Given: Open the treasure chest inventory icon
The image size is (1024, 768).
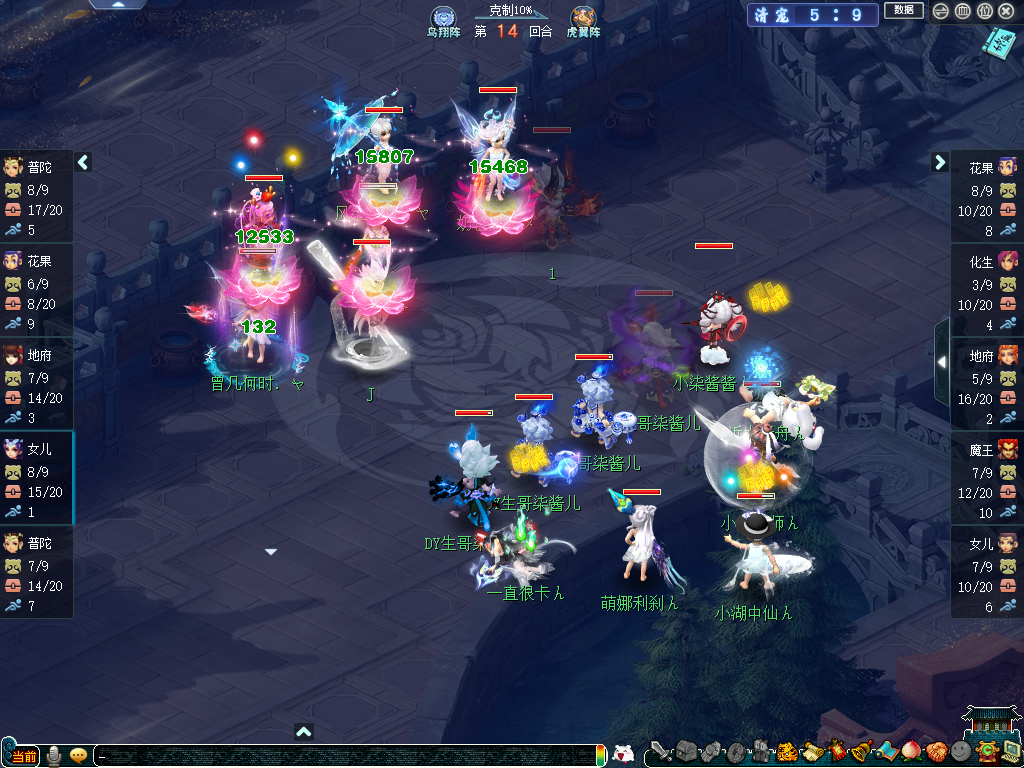Looking at the screenshot, I should pyautogui.click(x=685, y=751).
